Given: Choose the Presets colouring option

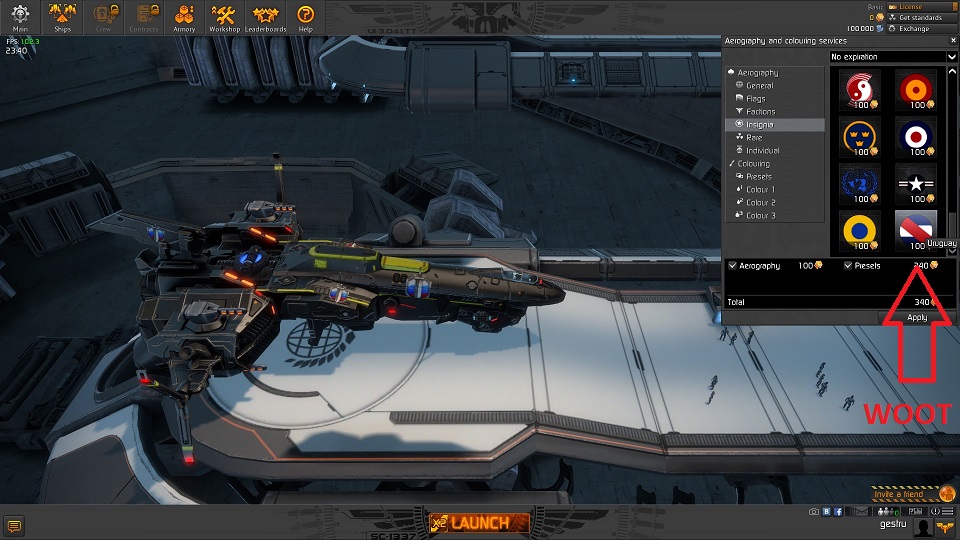Looking at the screenshot, I should [758, 176].
